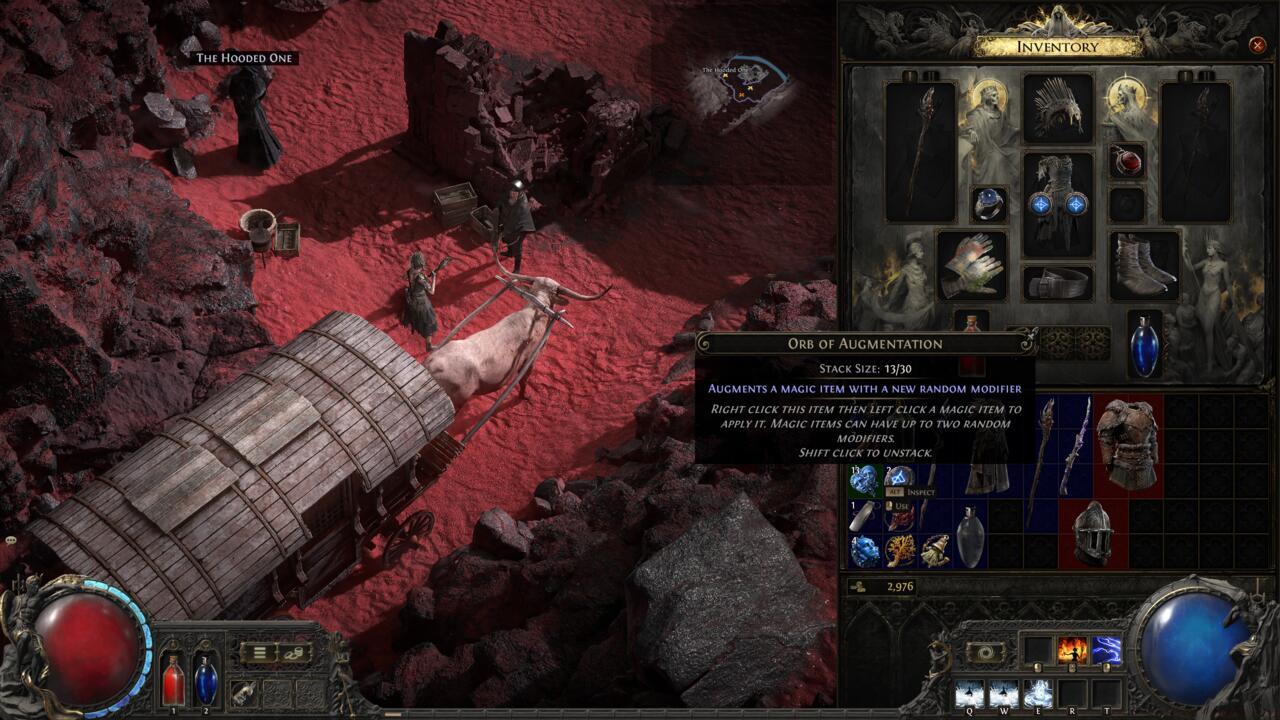
Task: Select the lightning spell on the skill bar
Action: [1105, 648]
